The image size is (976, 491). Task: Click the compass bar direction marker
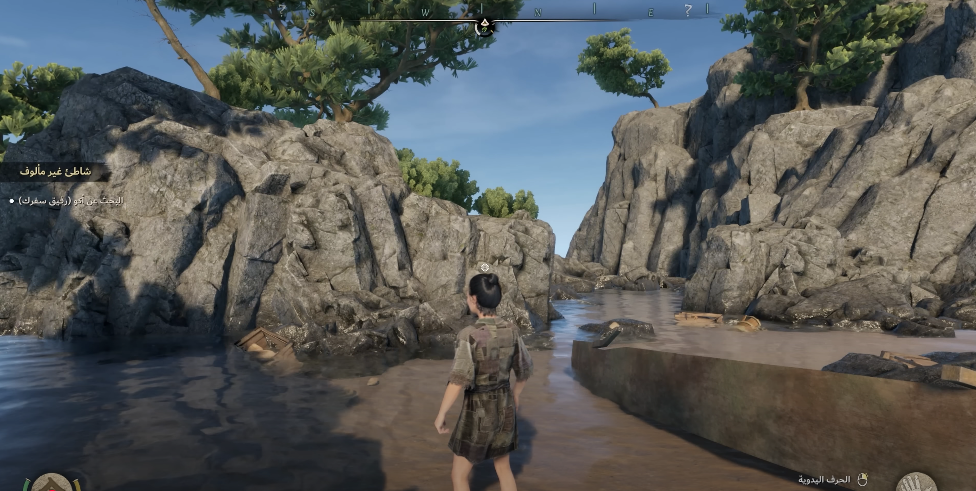[x=485, y=24]
